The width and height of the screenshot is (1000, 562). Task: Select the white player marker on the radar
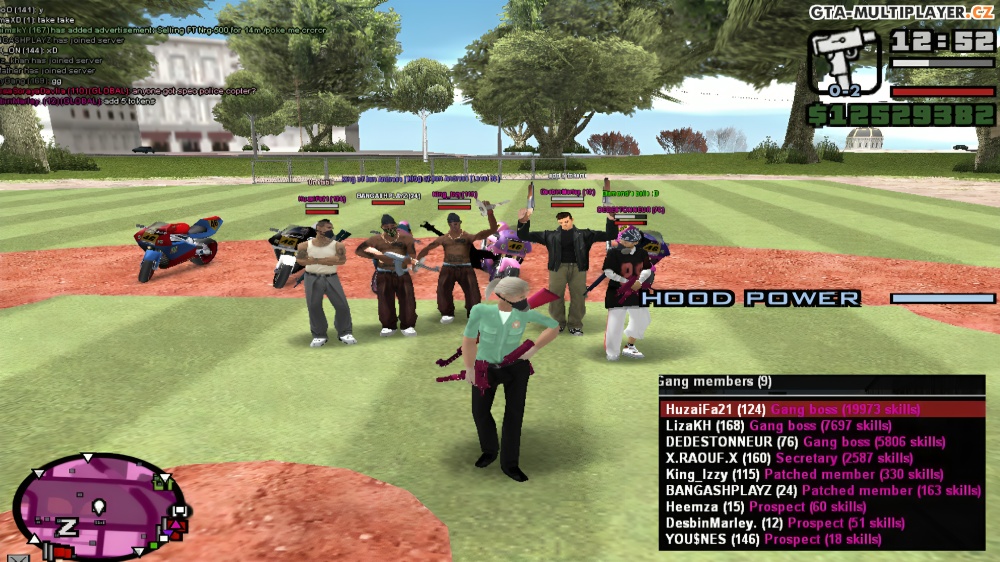click(x=99, y=507)
